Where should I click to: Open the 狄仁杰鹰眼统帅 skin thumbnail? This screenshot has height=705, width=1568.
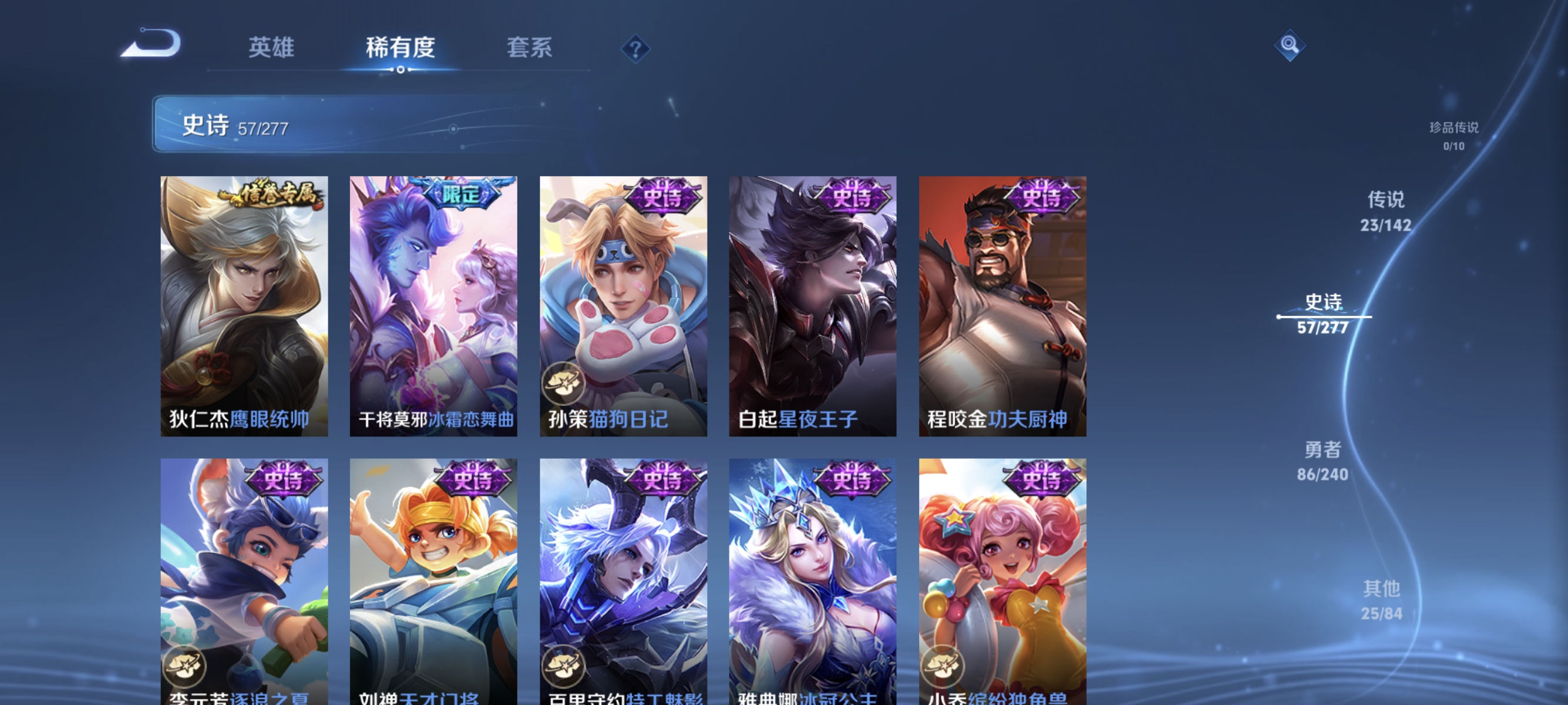point(244,304)
